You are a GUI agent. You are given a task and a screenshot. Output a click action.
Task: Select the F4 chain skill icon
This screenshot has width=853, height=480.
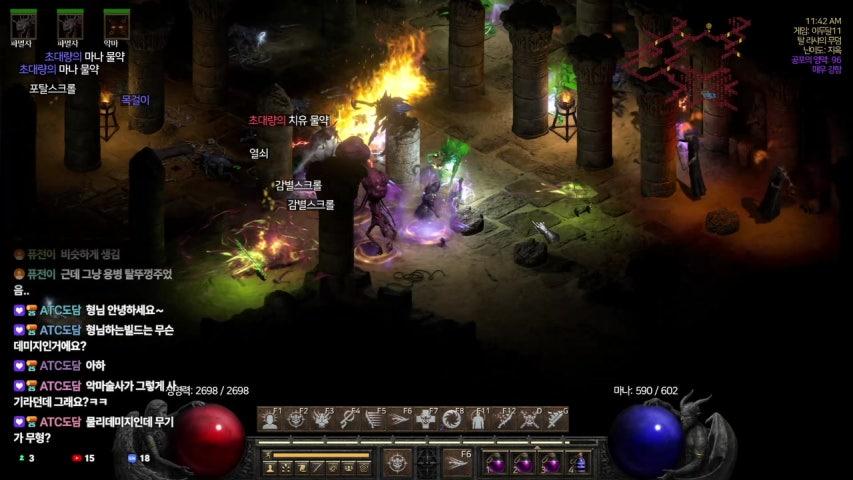348,420
